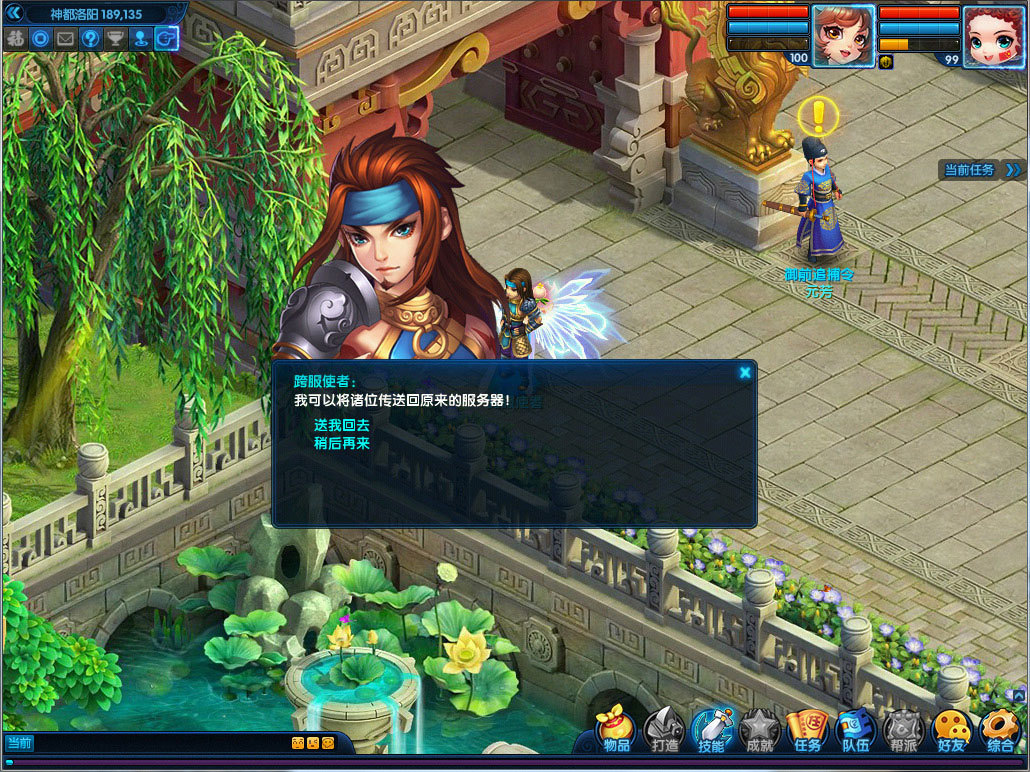
Task: Open the mail envelope icon
Action: tap(66, 39)
